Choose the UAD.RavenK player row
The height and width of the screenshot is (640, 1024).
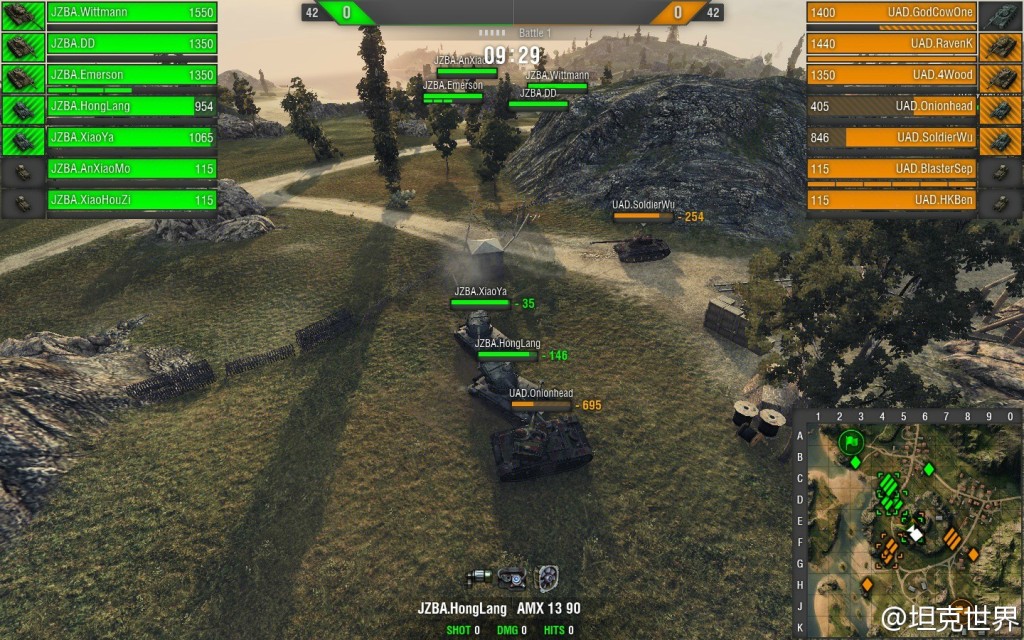891,44
